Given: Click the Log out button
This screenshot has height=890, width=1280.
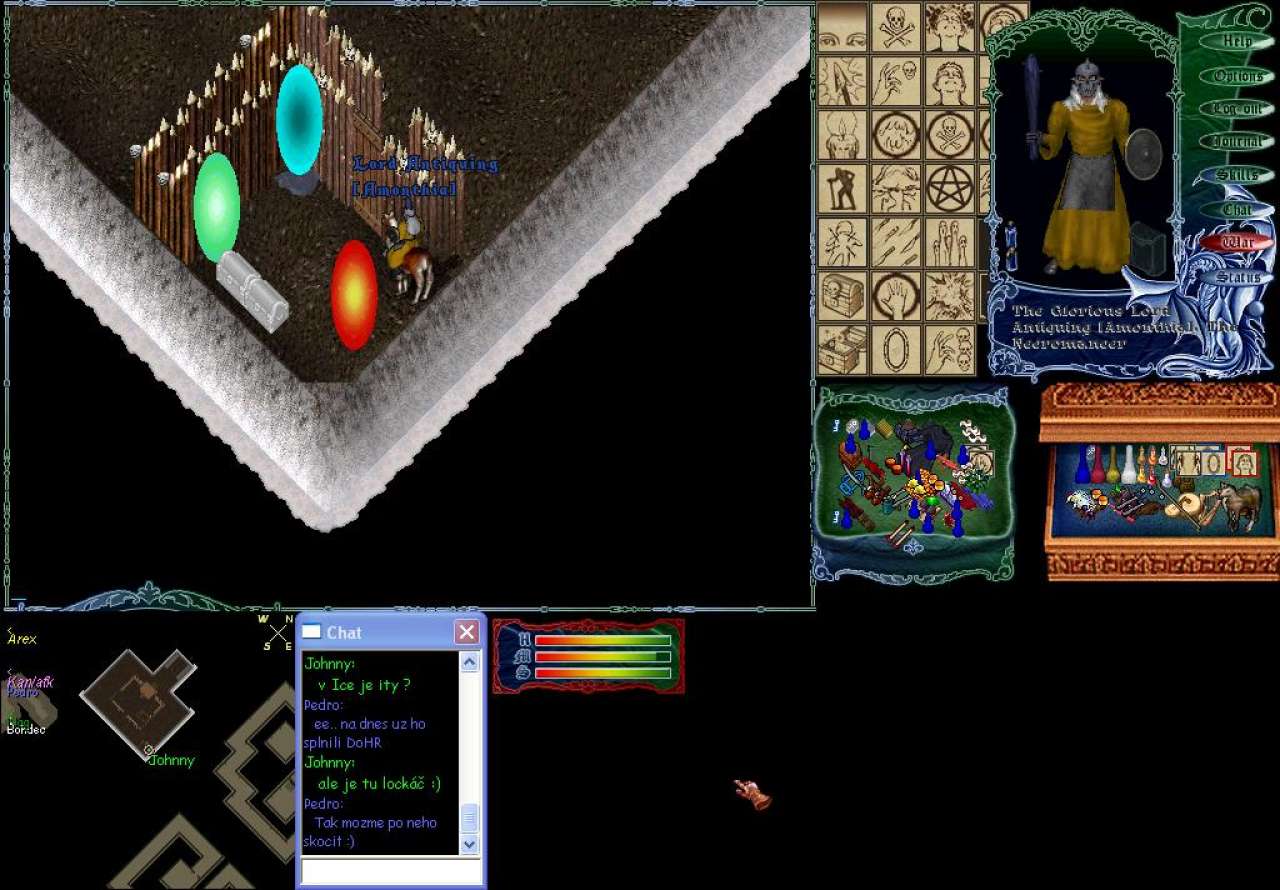Looking at the screenshot, I should click(x=1236, y=109).
